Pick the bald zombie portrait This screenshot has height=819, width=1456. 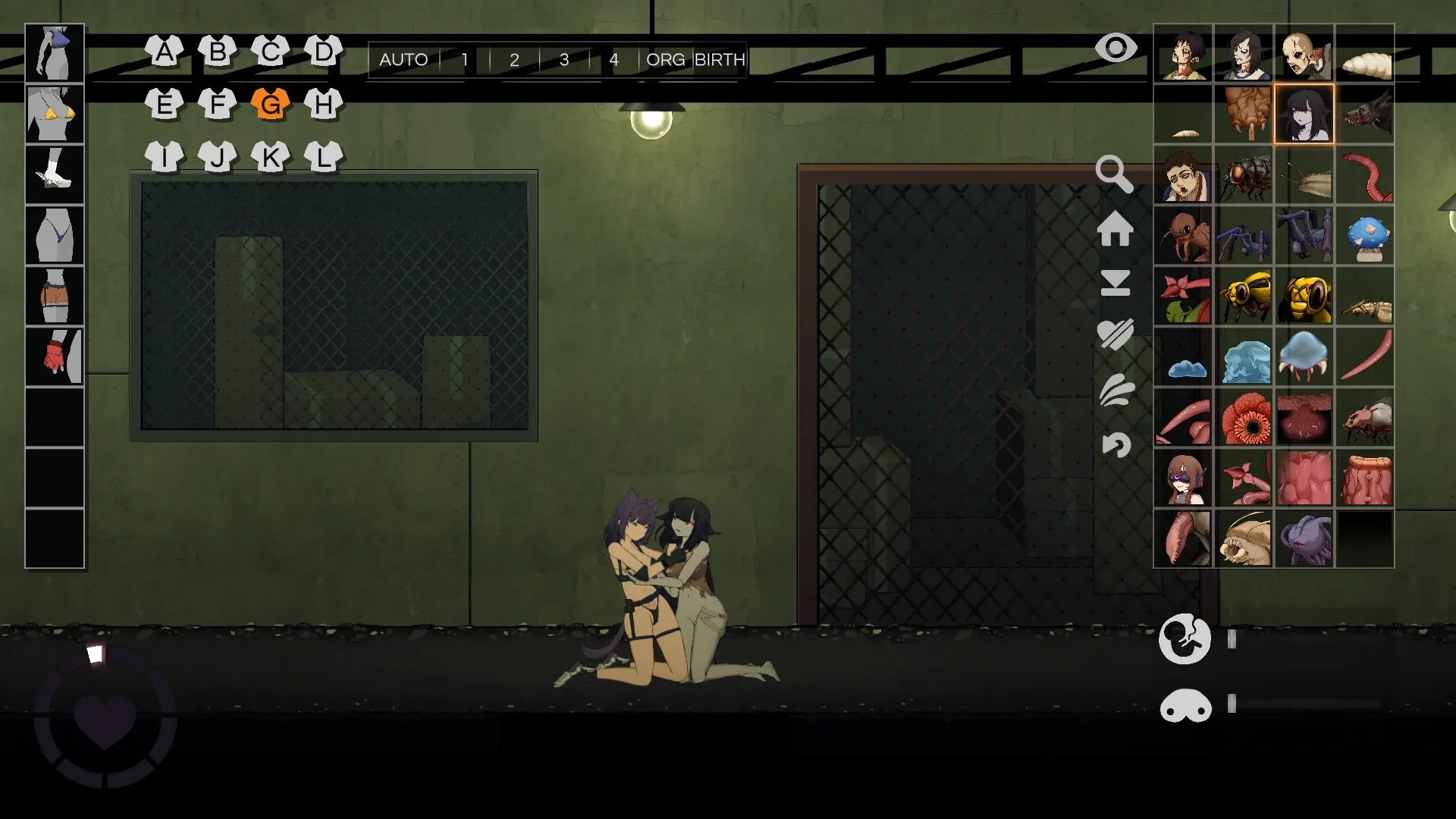coord(1304,53)
